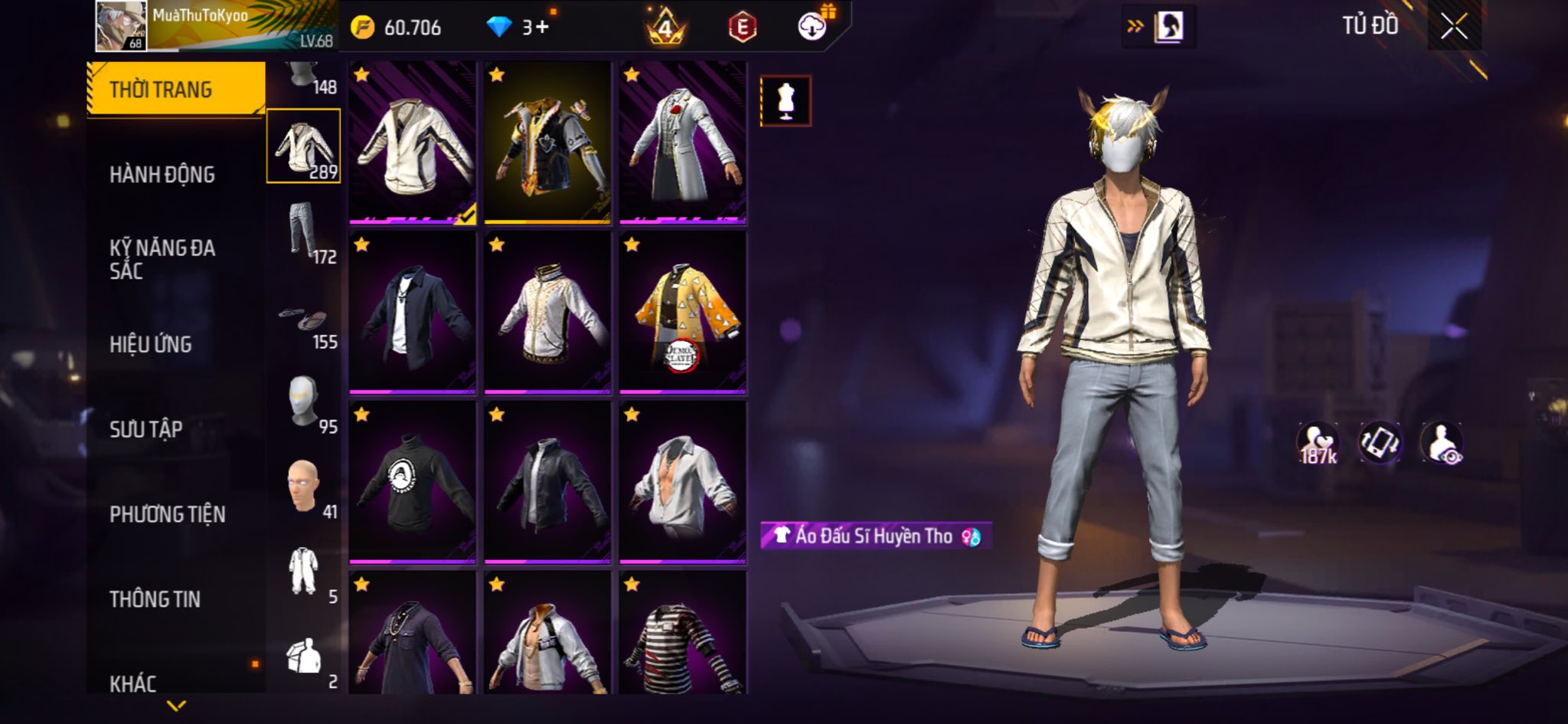Equip the yellow Demon Slayer haori jacket
Screen dimensions: 1568x724
682,313
